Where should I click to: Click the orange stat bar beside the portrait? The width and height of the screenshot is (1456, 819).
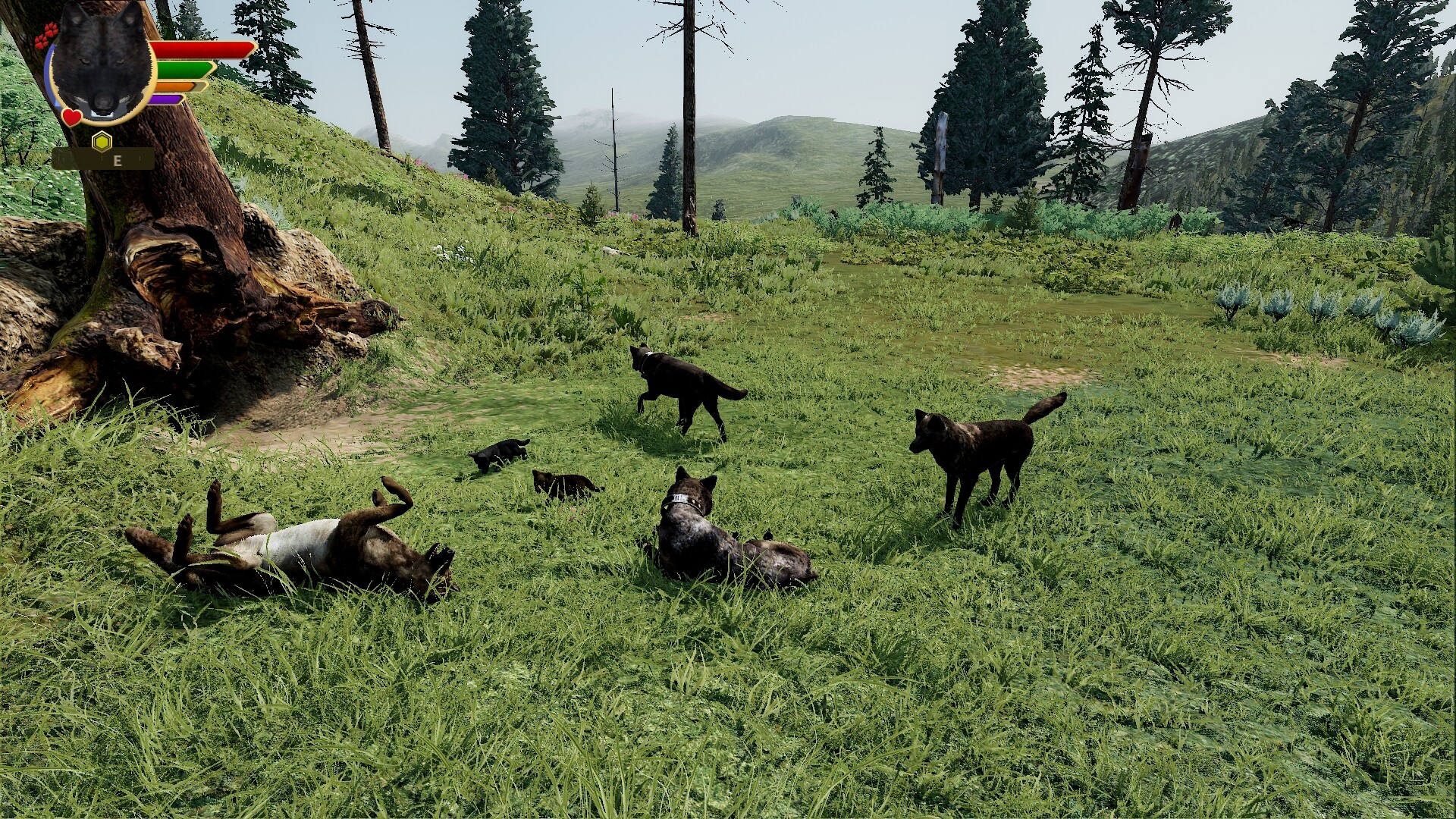(x=174, y=86)
